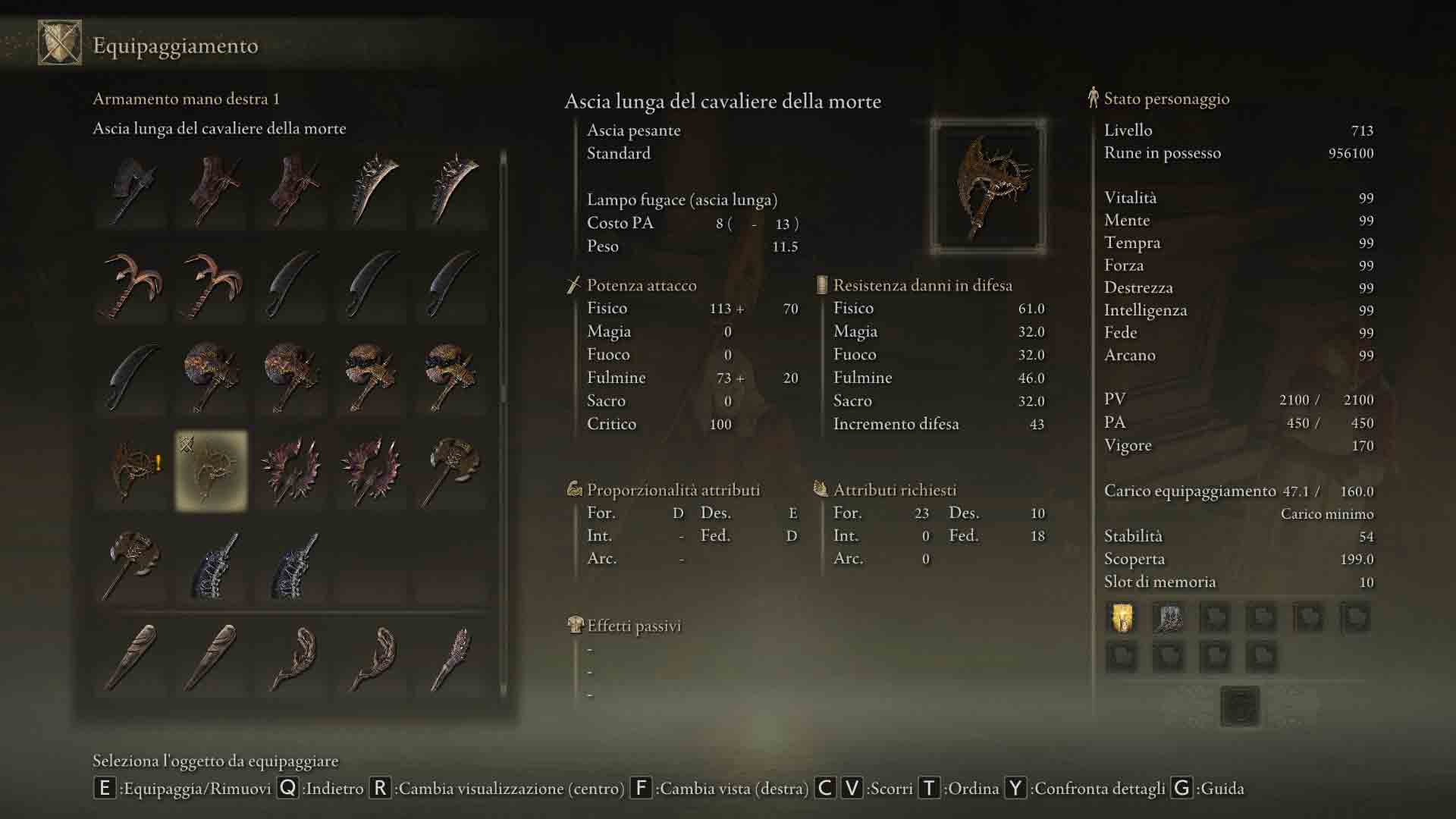Pick the dark grey battle axe slot
Viewport: 1456px width, 819px height.
click(x=133, y=190)
